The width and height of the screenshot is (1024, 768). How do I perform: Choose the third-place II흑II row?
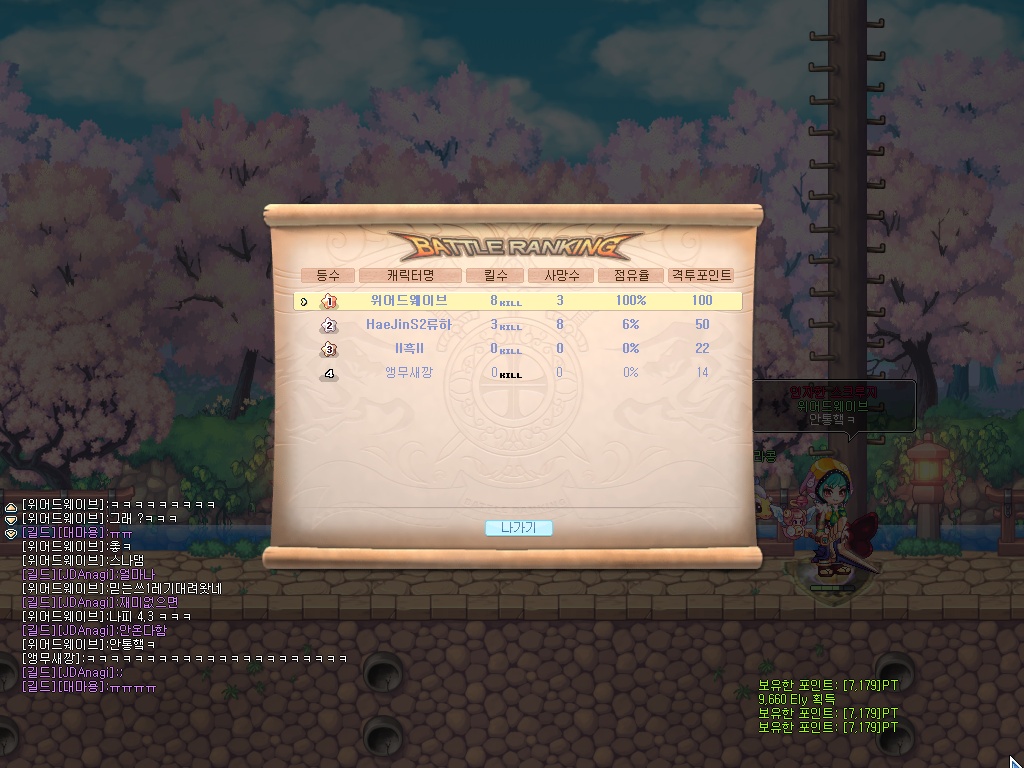(519, 348)
